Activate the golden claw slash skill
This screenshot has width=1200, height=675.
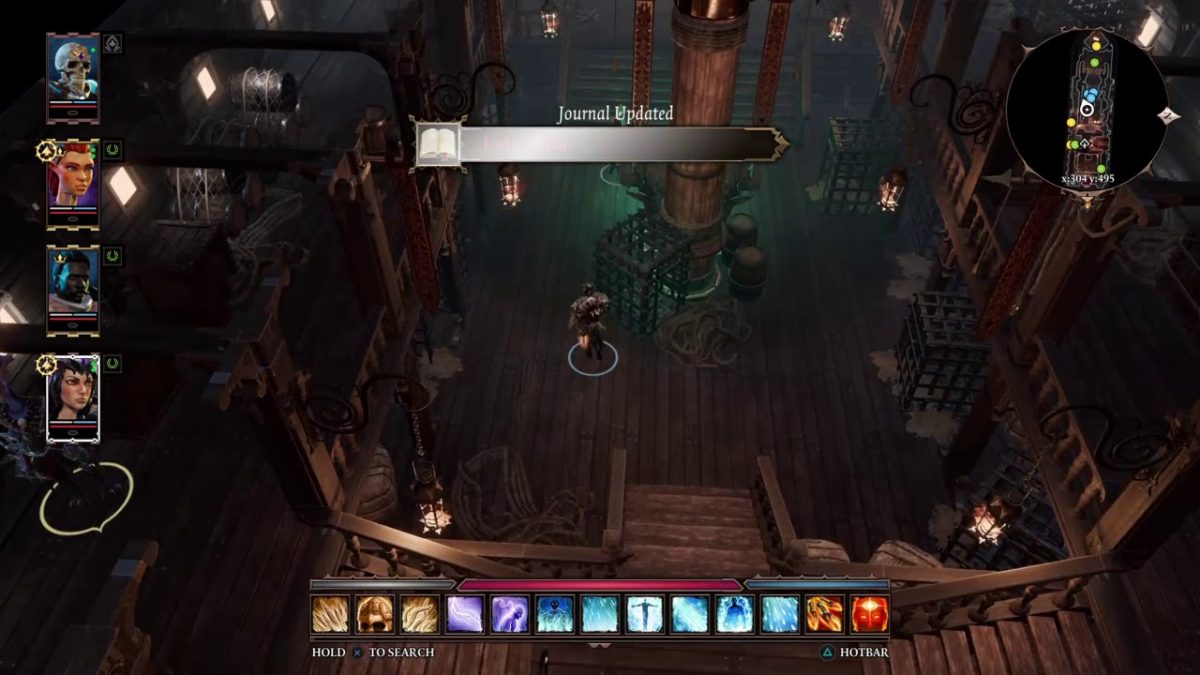tap(331, 614)
